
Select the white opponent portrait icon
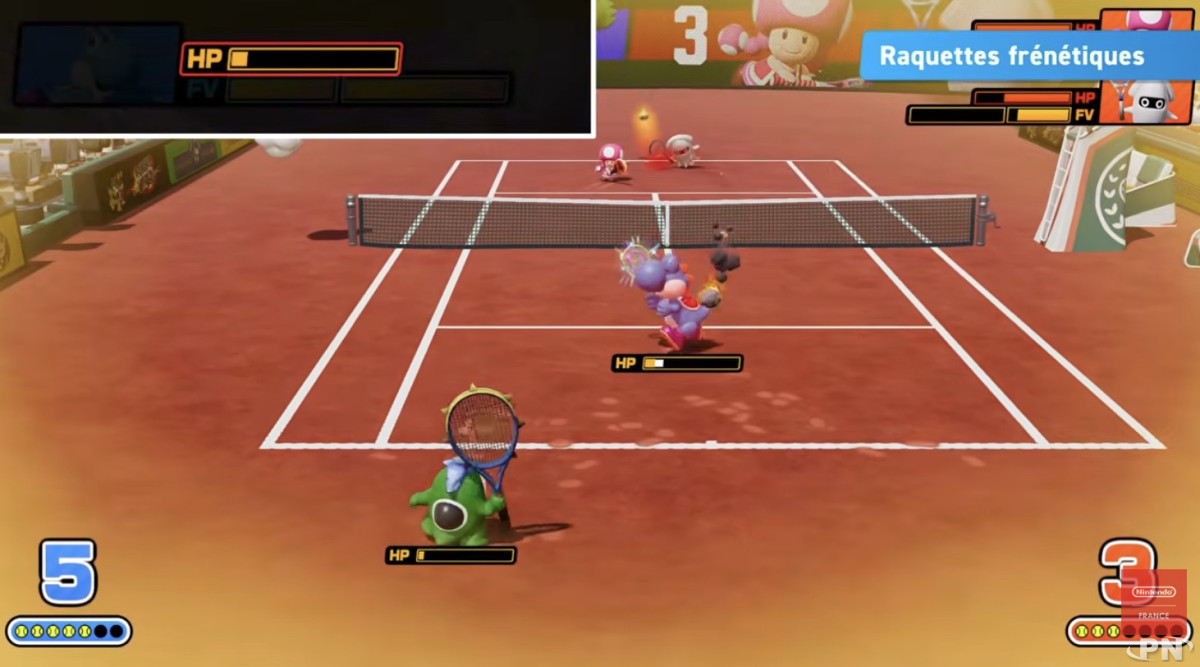coord(1149,101)
